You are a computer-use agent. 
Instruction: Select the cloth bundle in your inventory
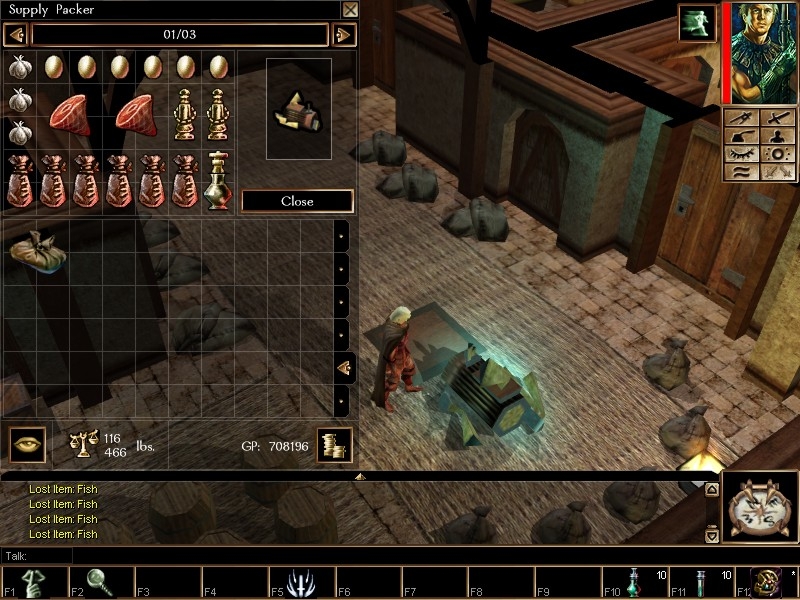pos(39,249)
